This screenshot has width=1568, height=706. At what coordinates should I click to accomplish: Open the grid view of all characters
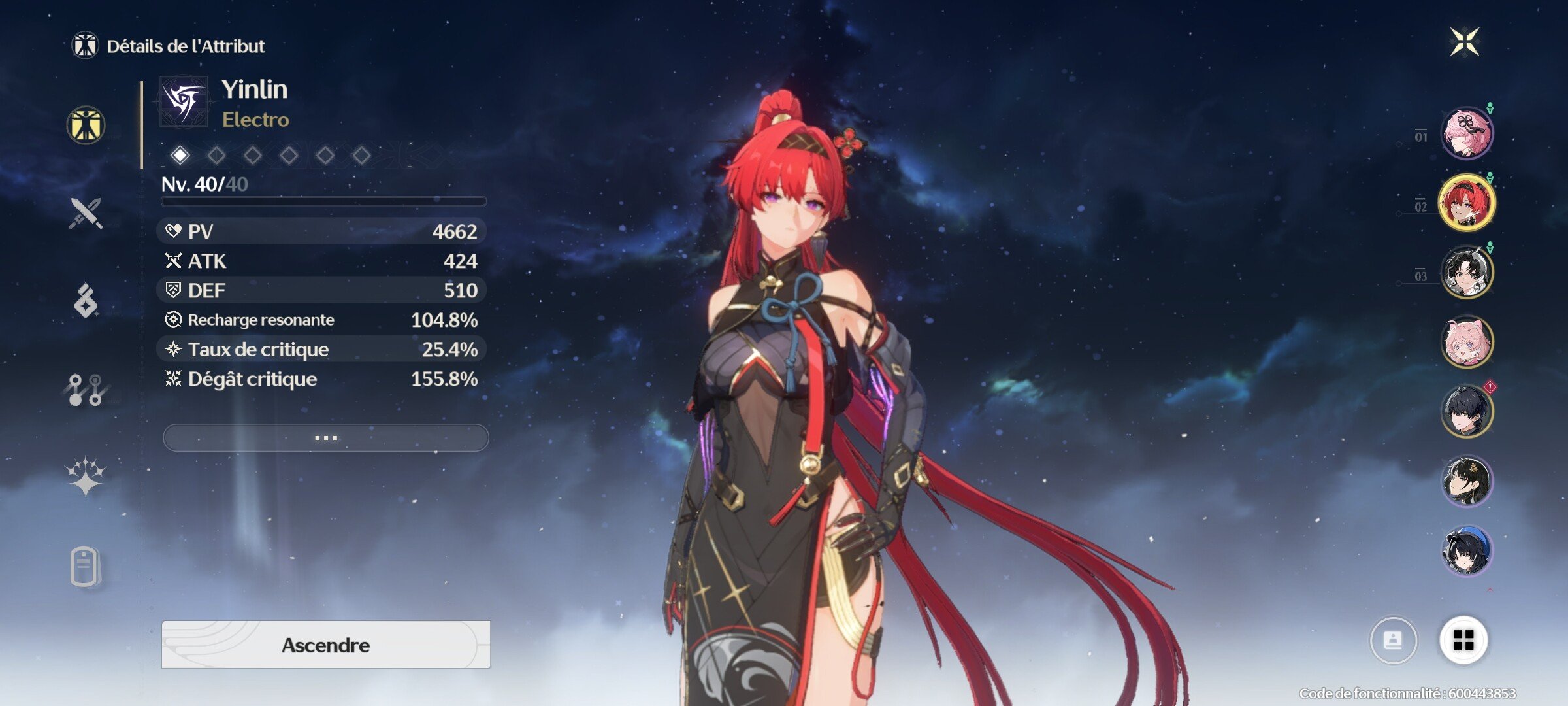[x=1463, y=640]
